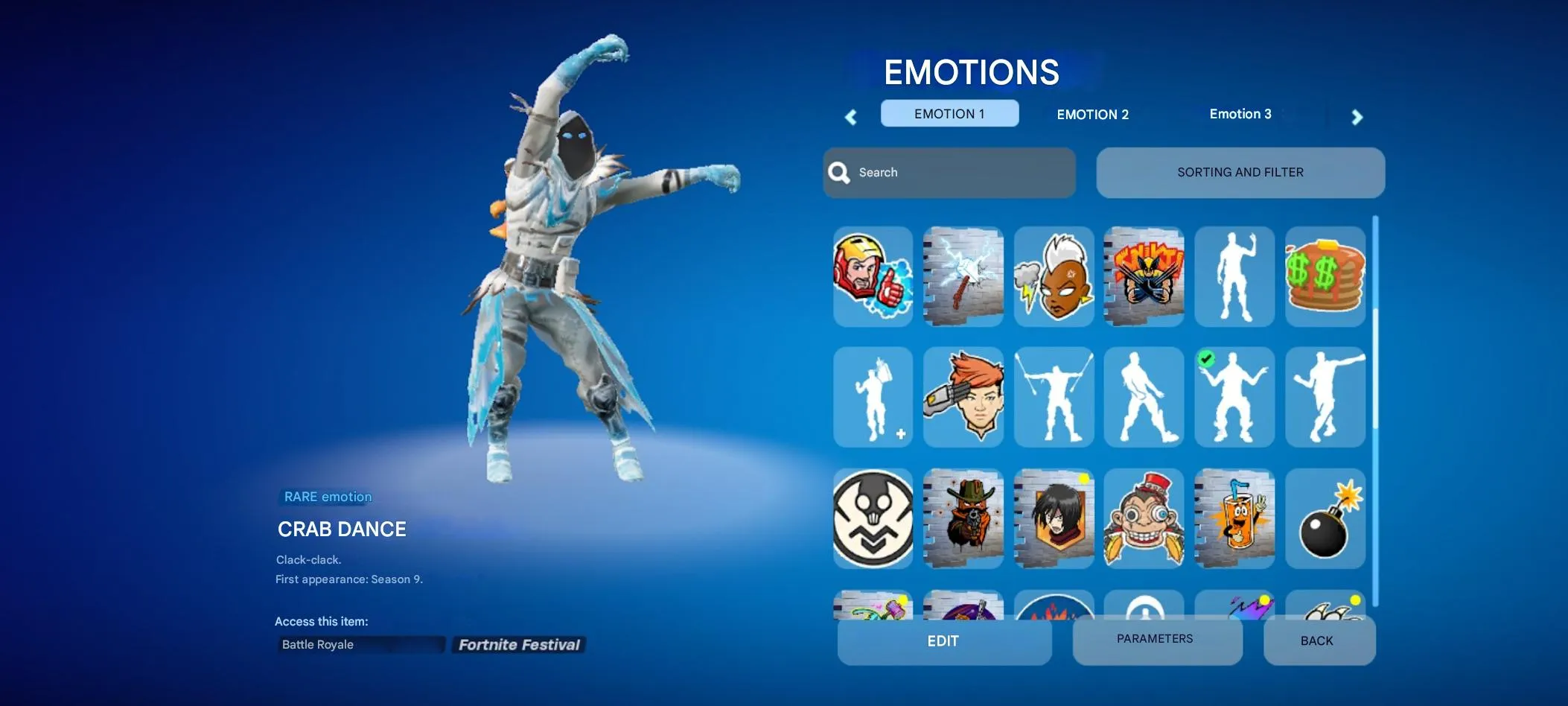The width and height of the screenshot is (1568, 706).
Task: Open the Emotion 3 tab
Action: (x=1240, y=114)
